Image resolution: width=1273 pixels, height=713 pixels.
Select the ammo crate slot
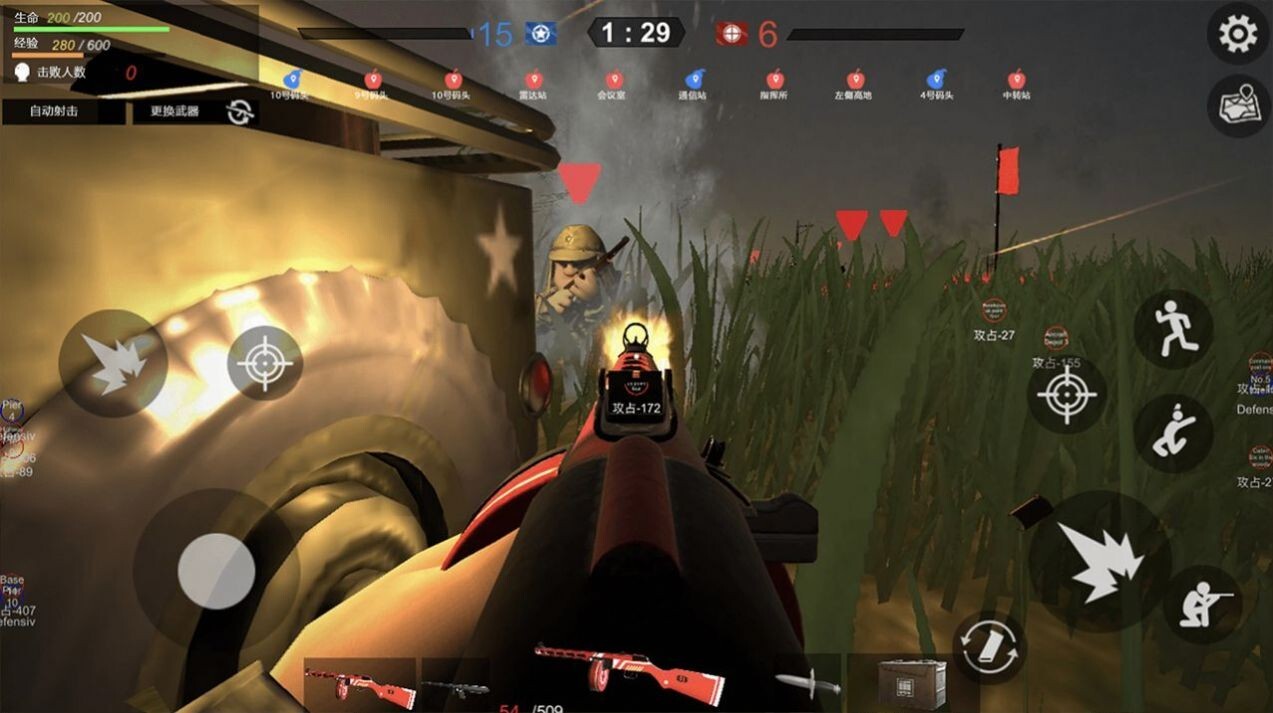tap(911, 682)
